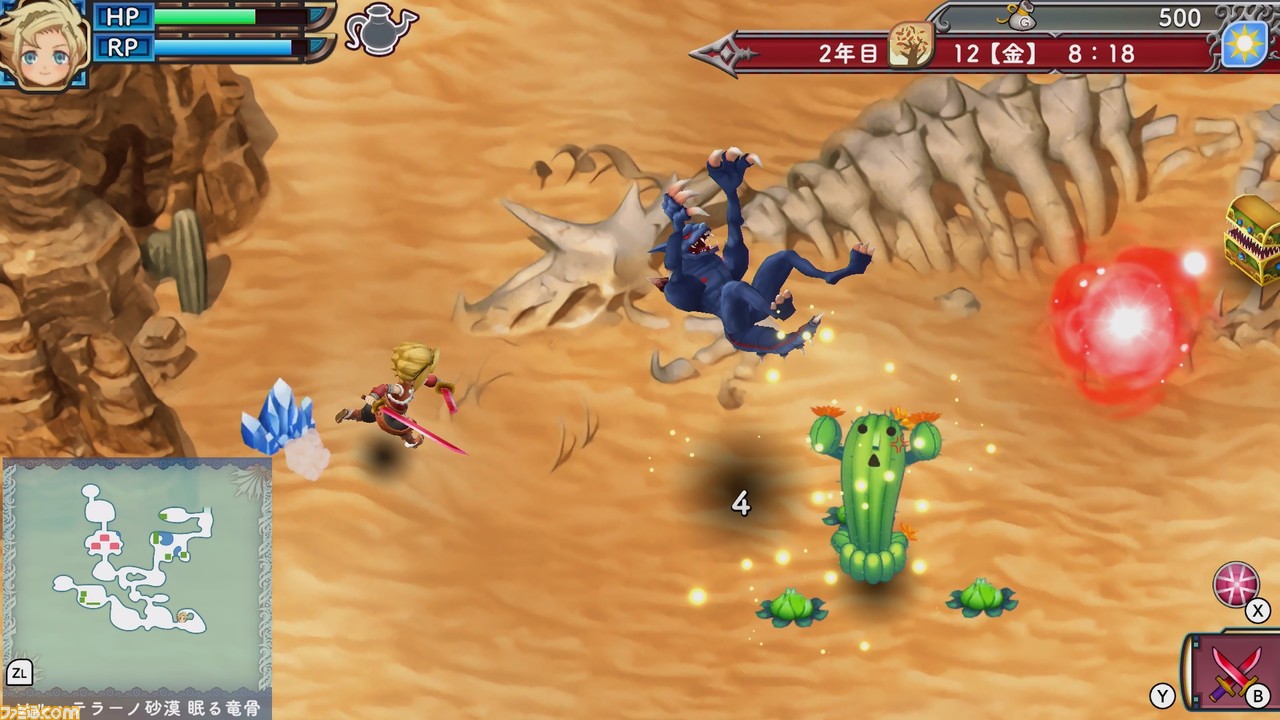Select the teapot icon beside the HP bar

point(380,28)
